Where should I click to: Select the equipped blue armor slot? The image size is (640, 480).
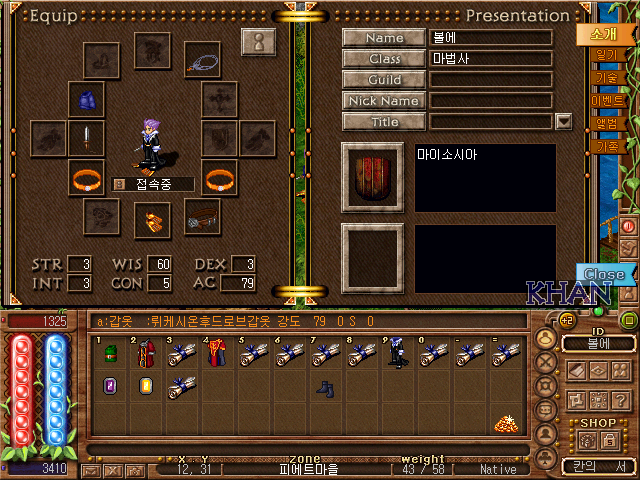coord(87,100)
